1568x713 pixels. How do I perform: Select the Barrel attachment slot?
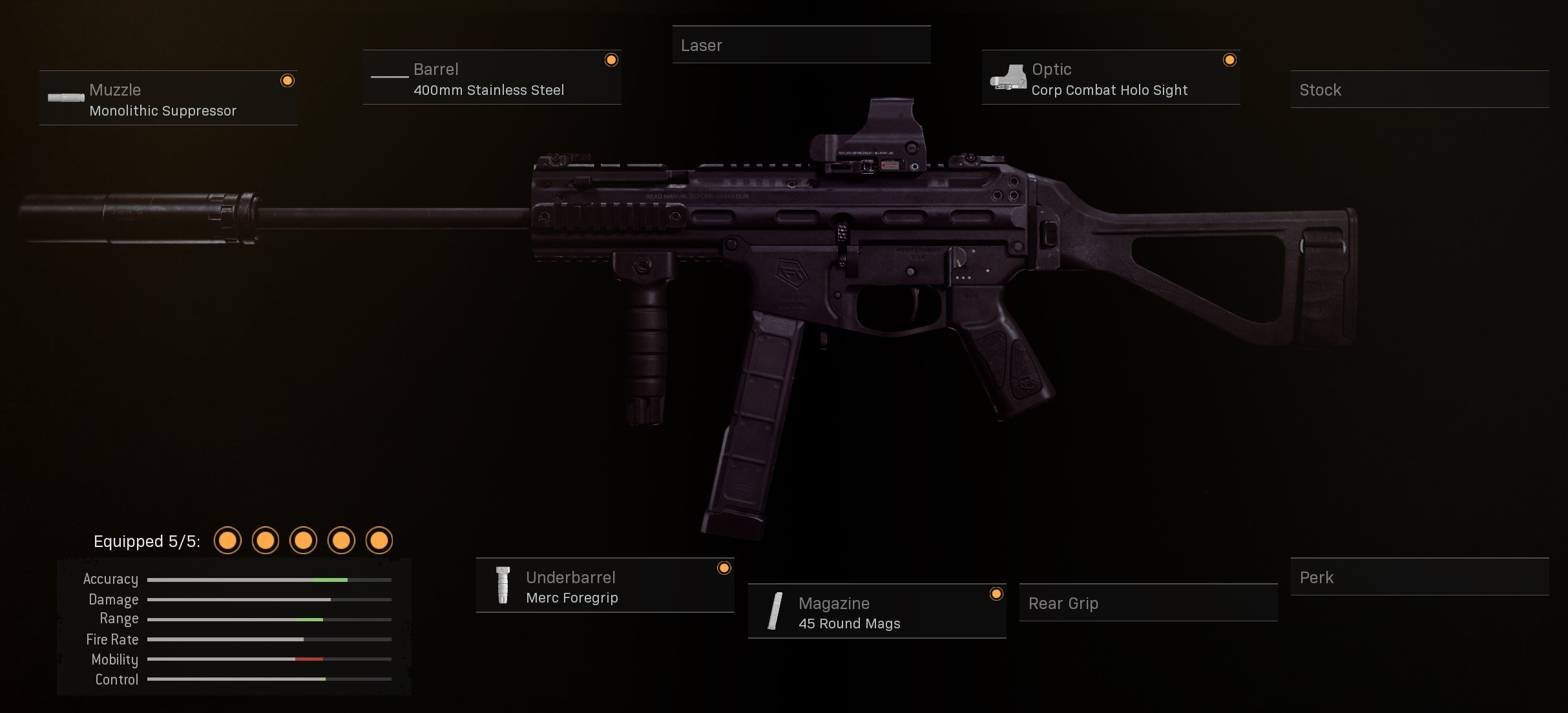pyautogui.click(x=492, y=77)
